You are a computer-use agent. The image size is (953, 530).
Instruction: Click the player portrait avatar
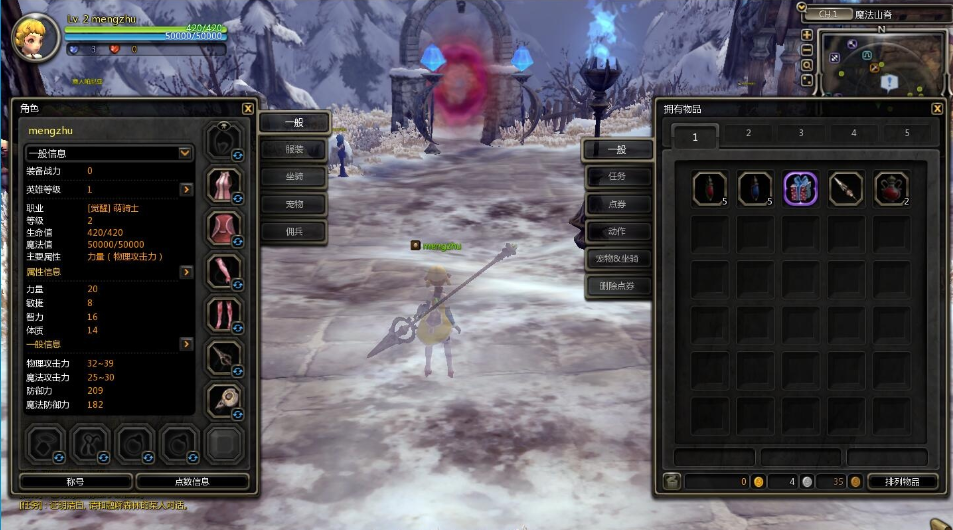click(32, 36)
